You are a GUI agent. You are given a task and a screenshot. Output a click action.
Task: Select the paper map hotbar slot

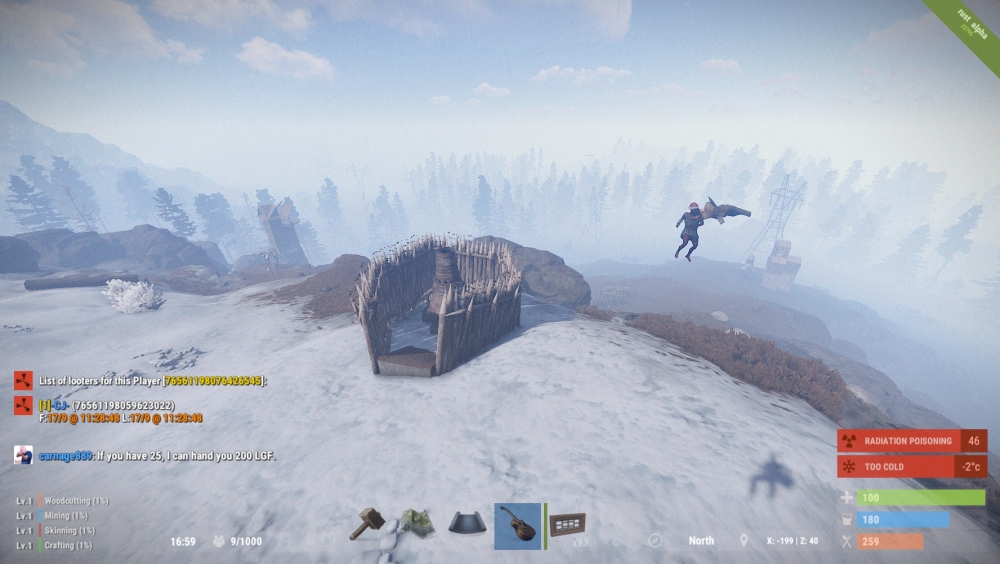click(417, 523)
